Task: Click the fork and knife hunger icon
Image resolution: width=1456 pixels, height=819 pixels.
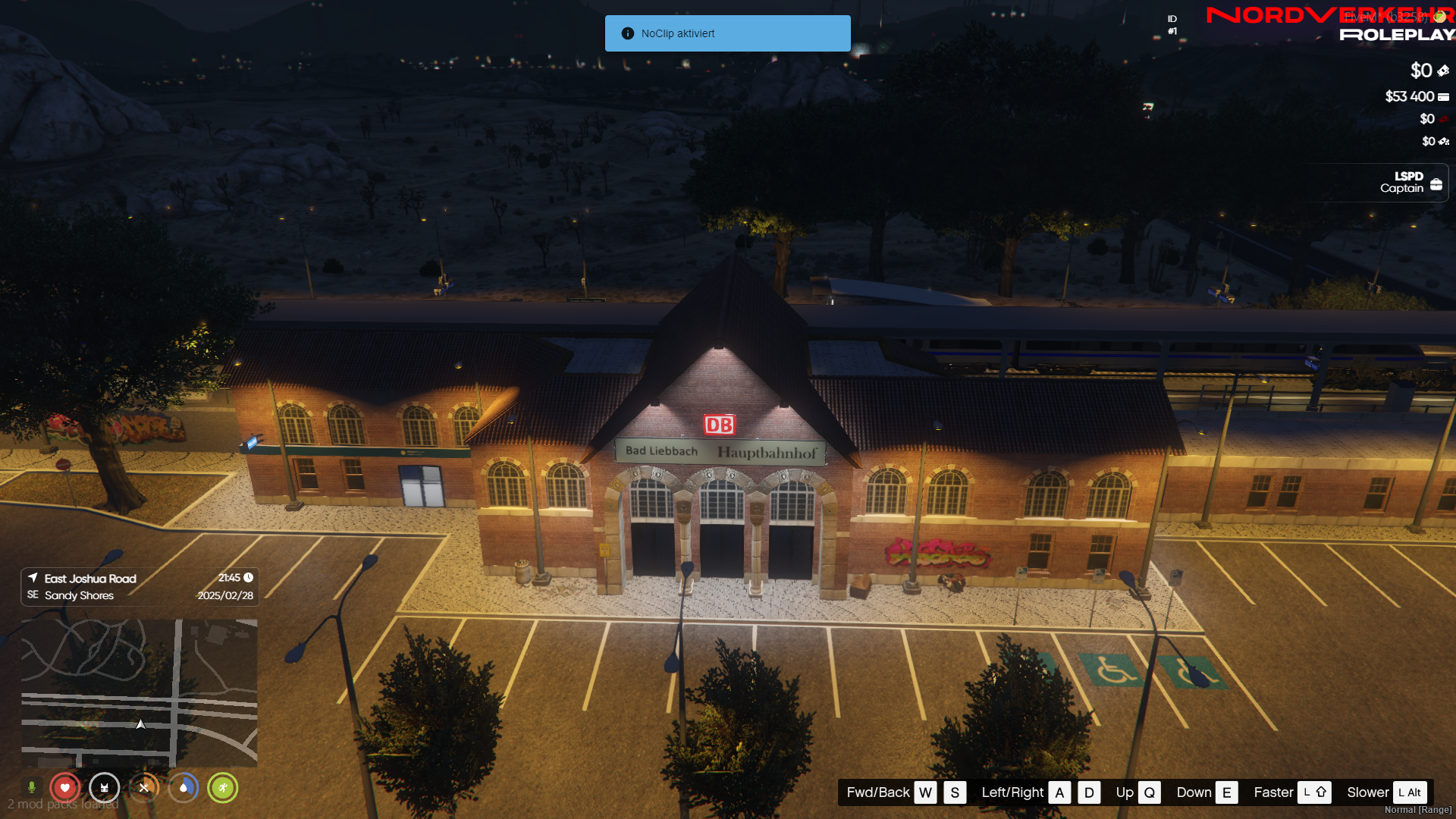Action: pos(144,788)
